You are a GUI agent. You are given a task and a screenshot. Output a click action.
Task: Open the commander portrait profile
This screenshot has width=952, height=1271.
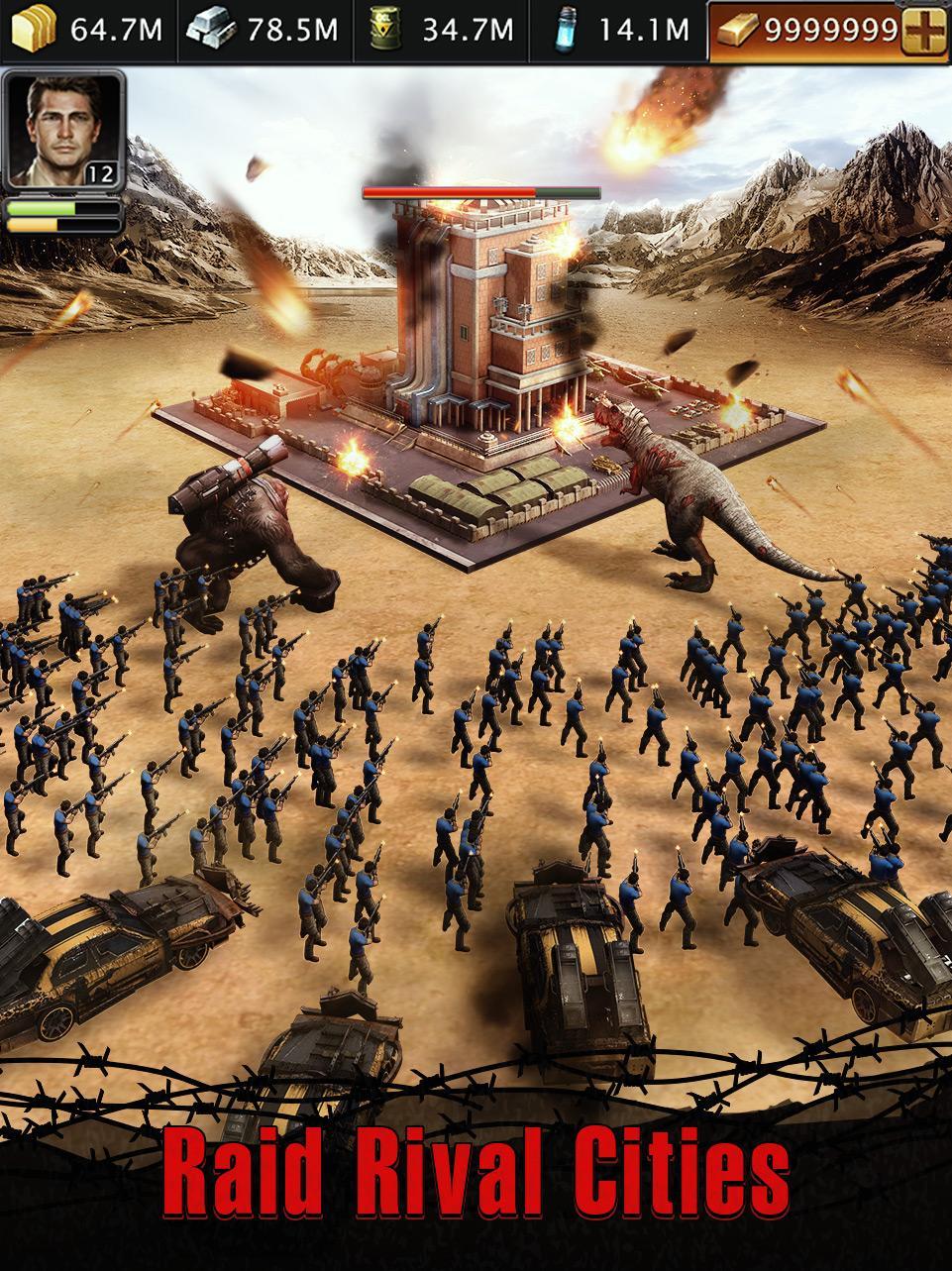click(x=62, y=130)
